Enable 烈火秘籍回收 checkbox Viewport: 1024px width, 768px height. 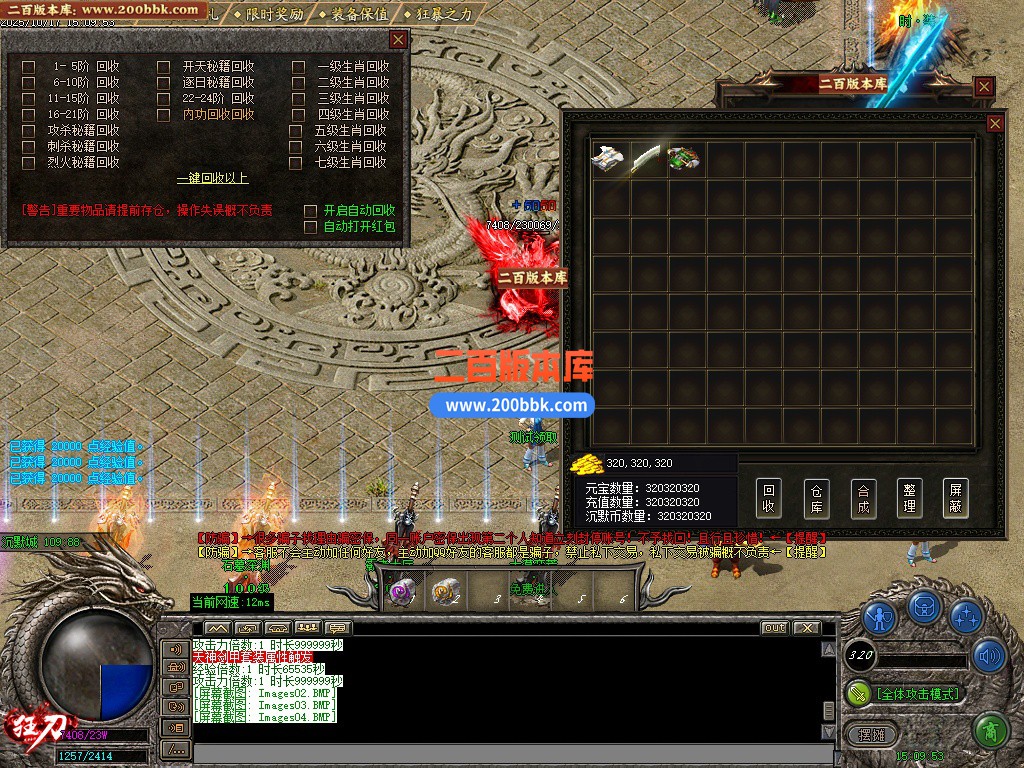(x=29, y=162)
